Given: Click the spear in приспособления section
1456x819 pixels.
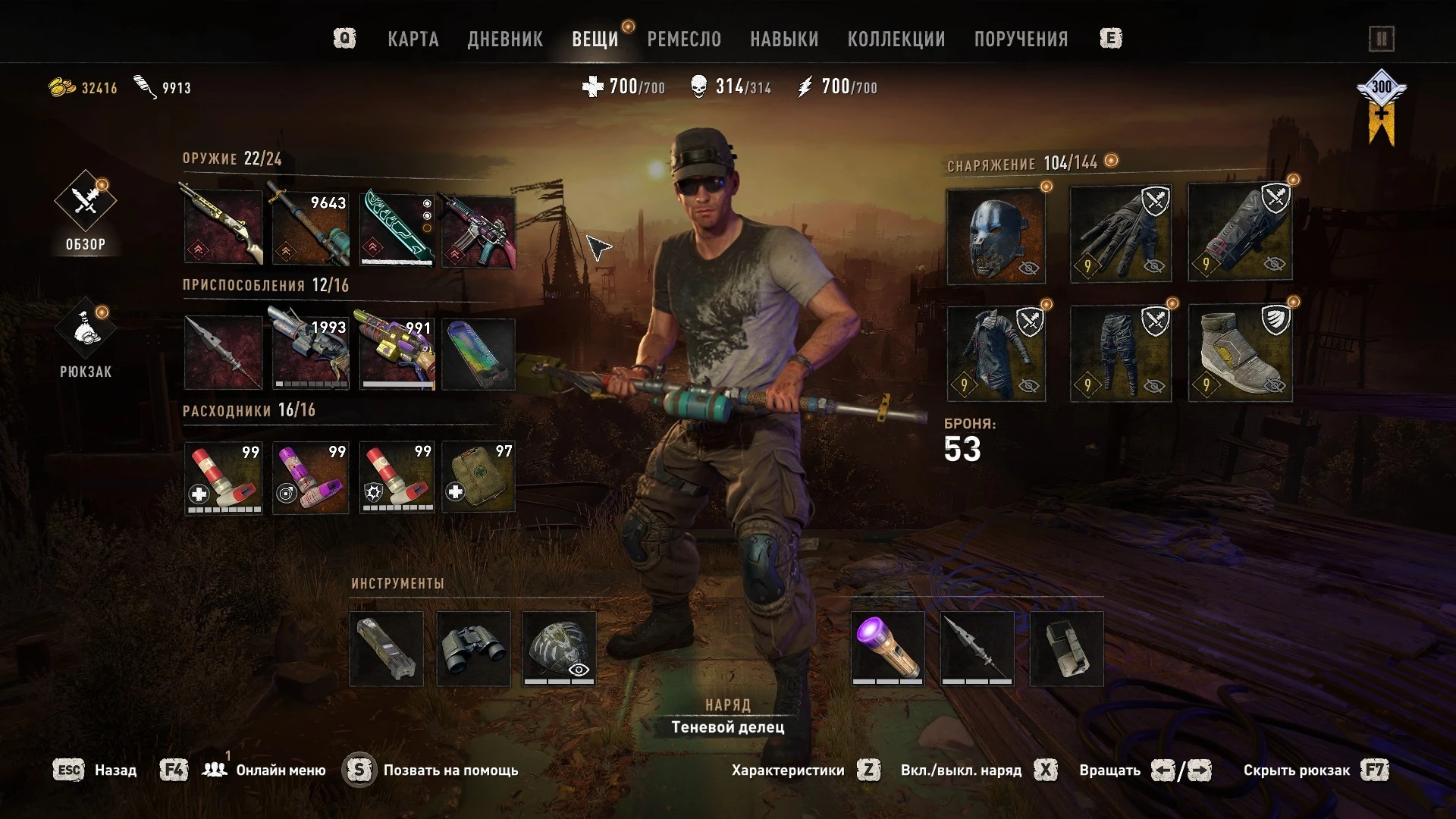Looking at the screenshot, I should 223,351.
